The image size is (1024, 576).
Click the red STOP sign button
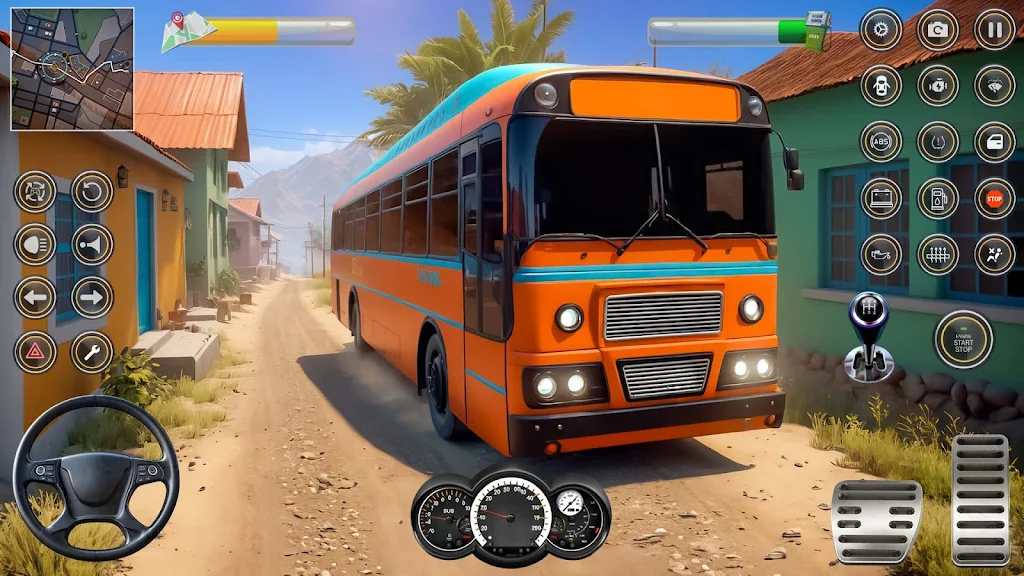tap(995, 198)
